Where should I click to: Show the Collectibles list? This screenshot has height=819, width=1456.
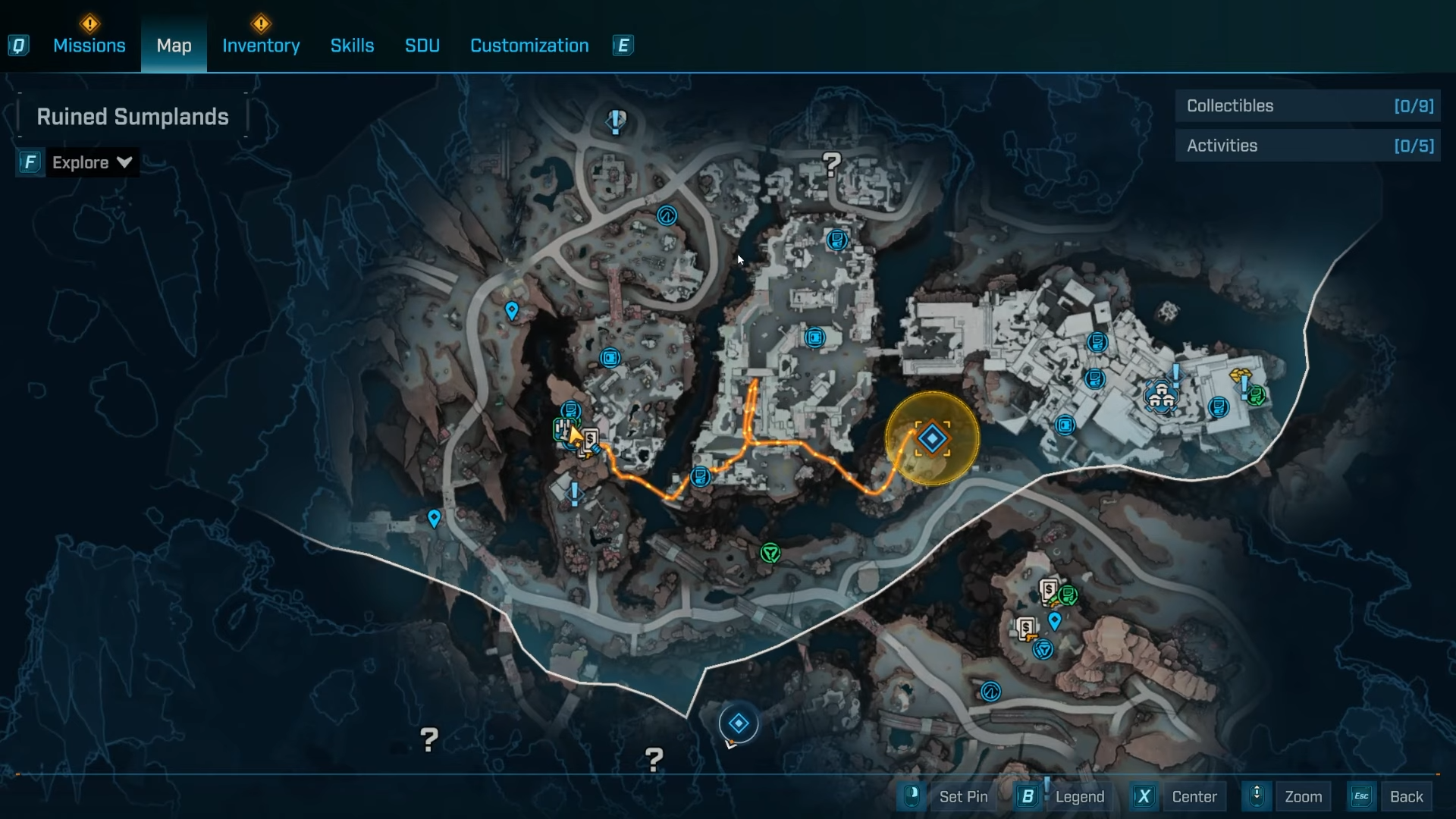(x=1308, y=106)
